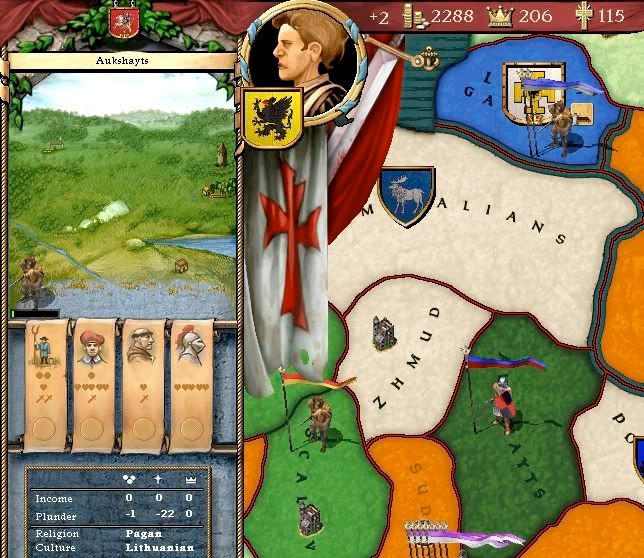This screenshot has height=558, width=644.
Task: Choose the peasant class scroll with pitchfork
Action: pos(44,380)
